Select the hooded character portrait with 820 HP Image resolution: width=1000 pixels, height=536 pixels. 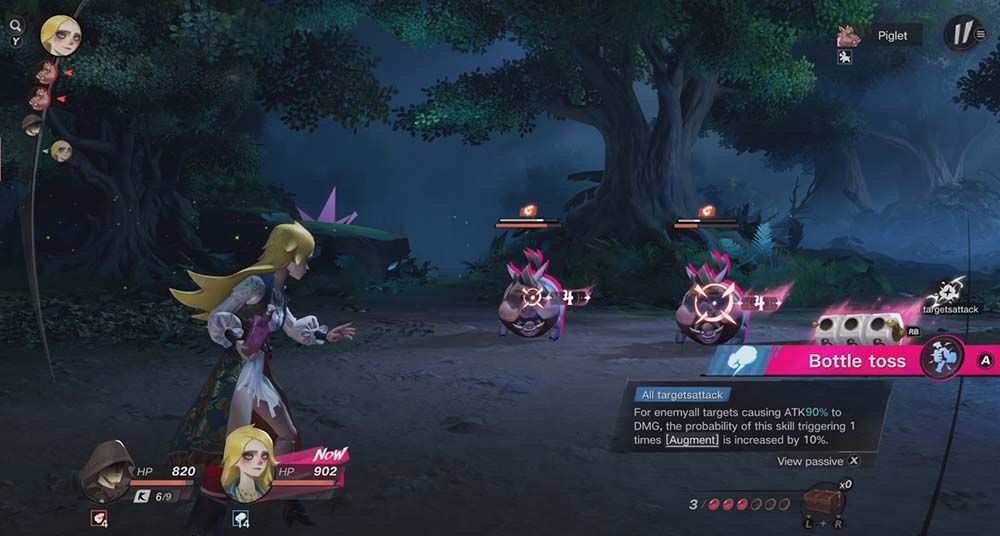point(107,469)
